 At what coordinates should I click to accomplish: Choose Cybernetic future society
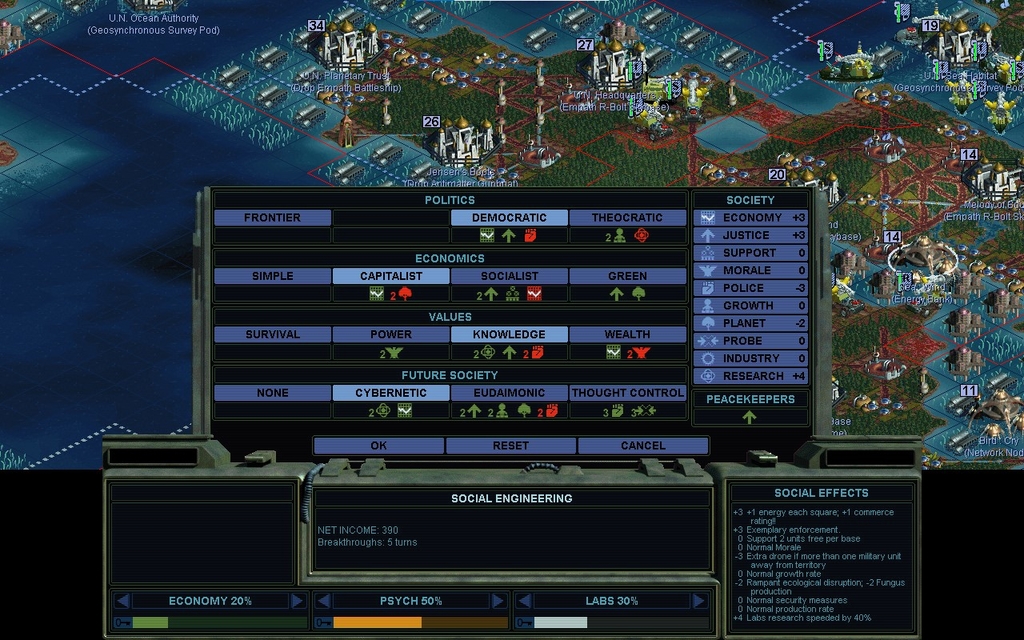[x=391, y=393]
